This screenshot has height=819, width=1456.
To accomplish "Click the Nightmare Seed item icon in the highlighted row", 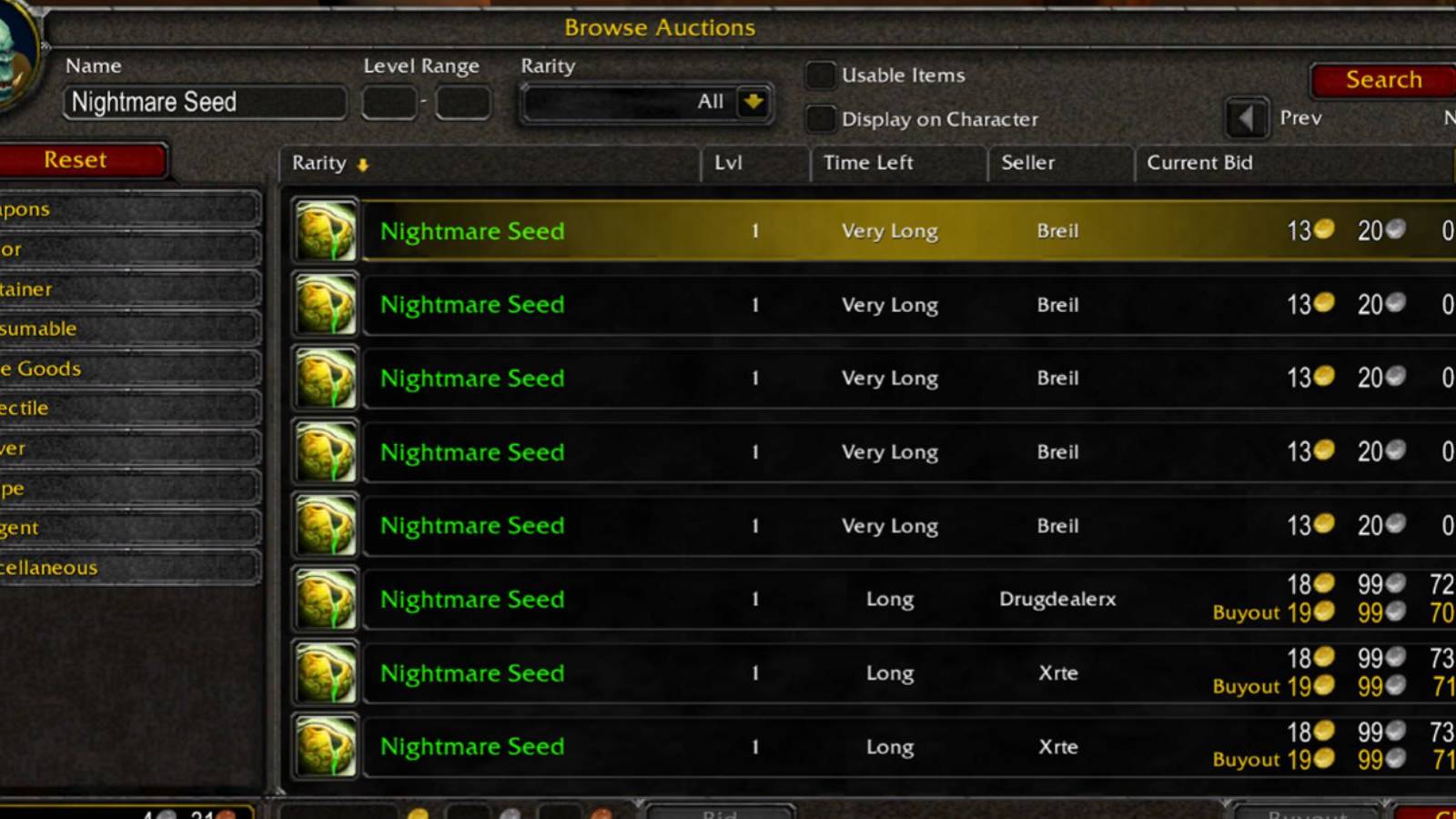I will pos(325,230).
